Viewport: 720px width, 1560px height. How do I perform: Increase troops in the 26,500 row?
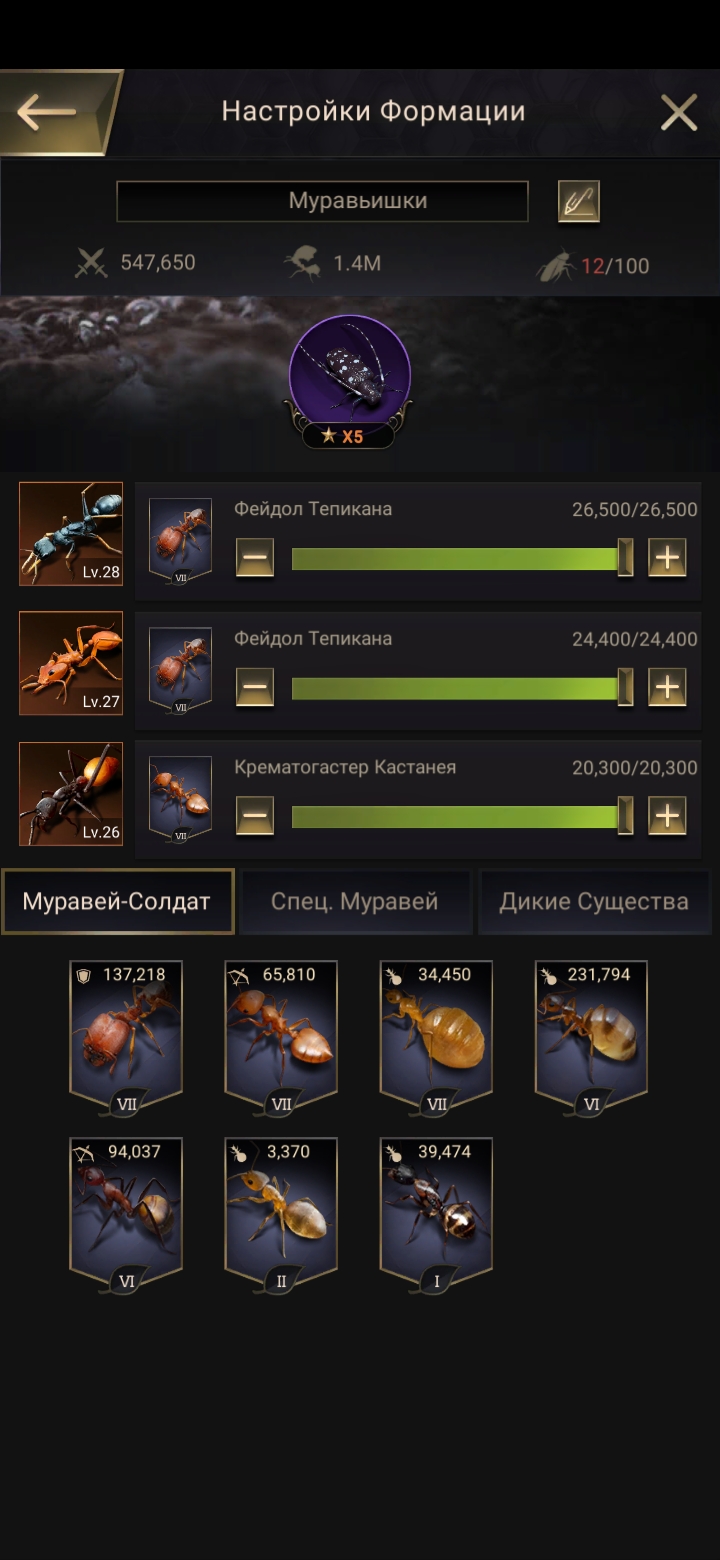(667, 557)
